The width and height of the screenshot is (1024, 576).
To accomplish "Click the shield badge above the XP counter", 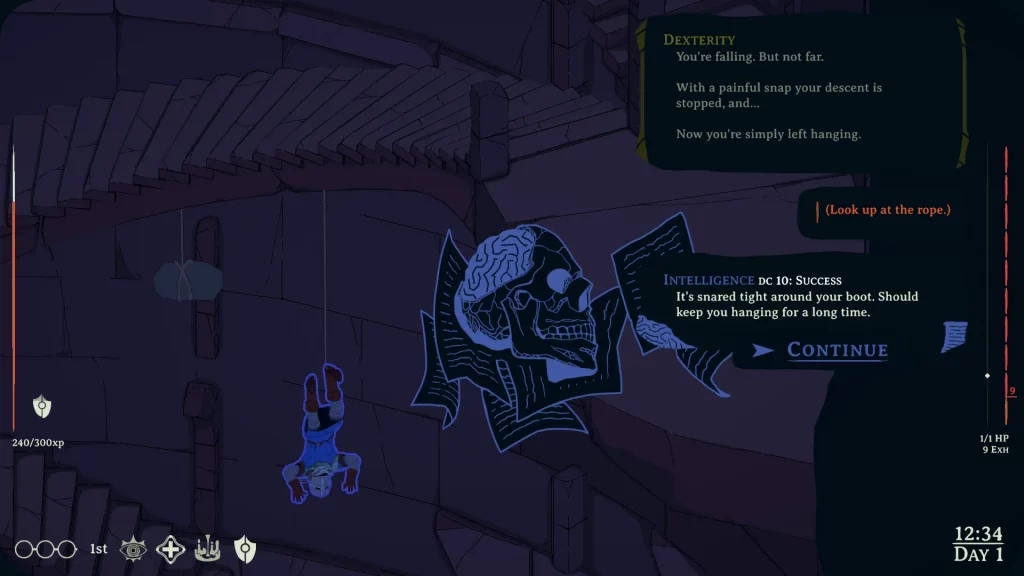I will 42,406.
